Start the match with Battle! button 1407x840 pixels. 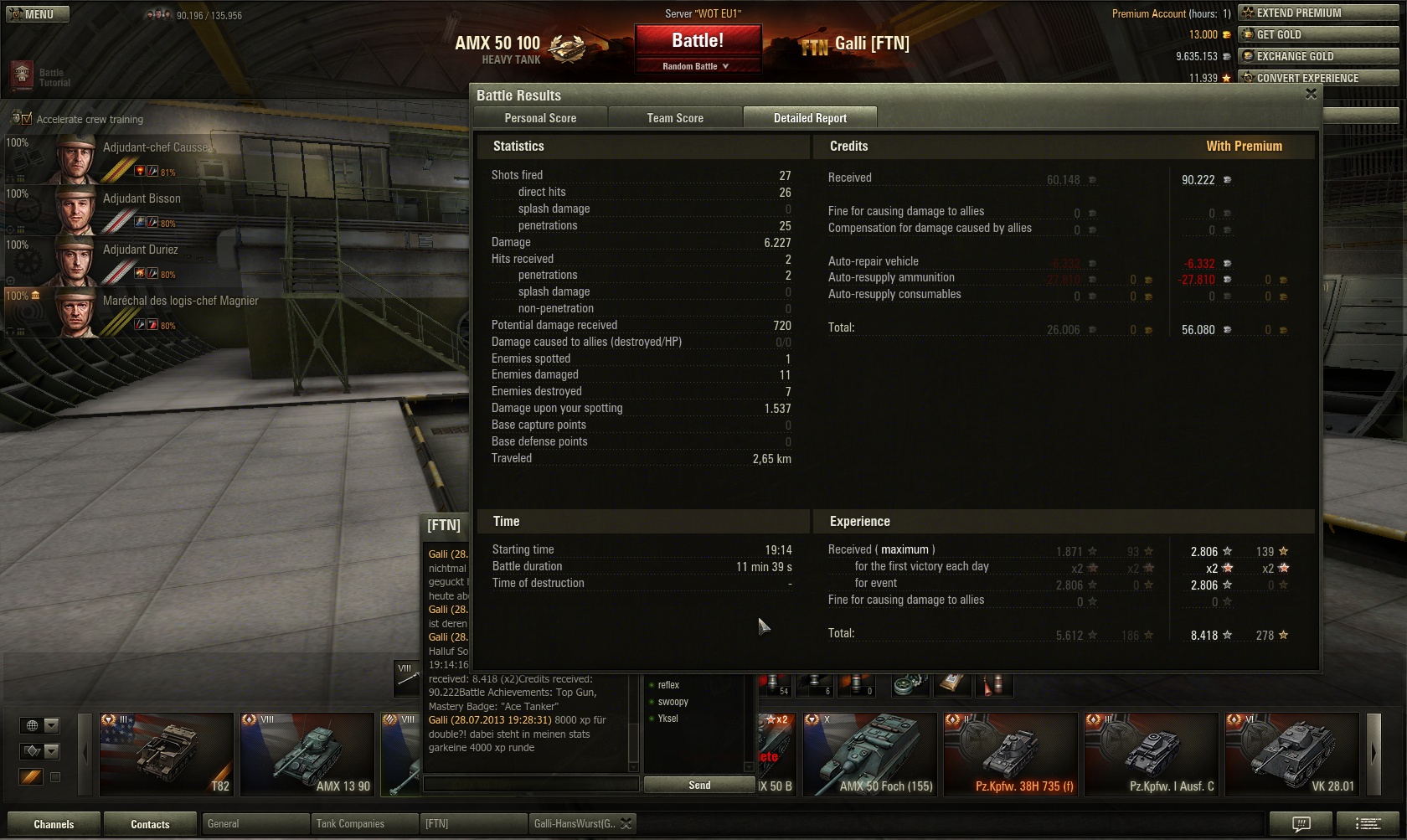[698, 40]
